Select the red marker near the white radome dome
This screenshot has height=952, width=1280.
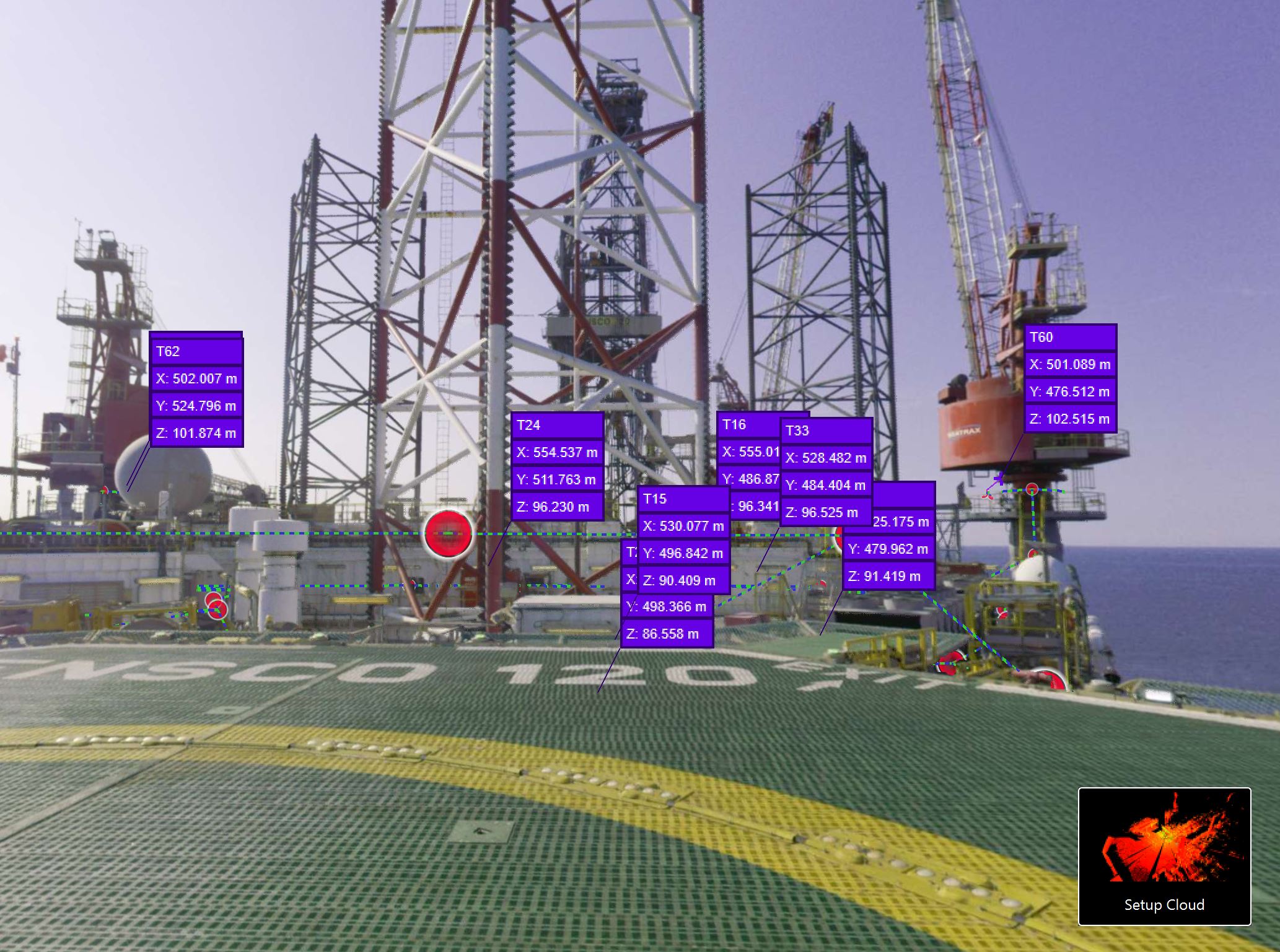pos(105,491)
